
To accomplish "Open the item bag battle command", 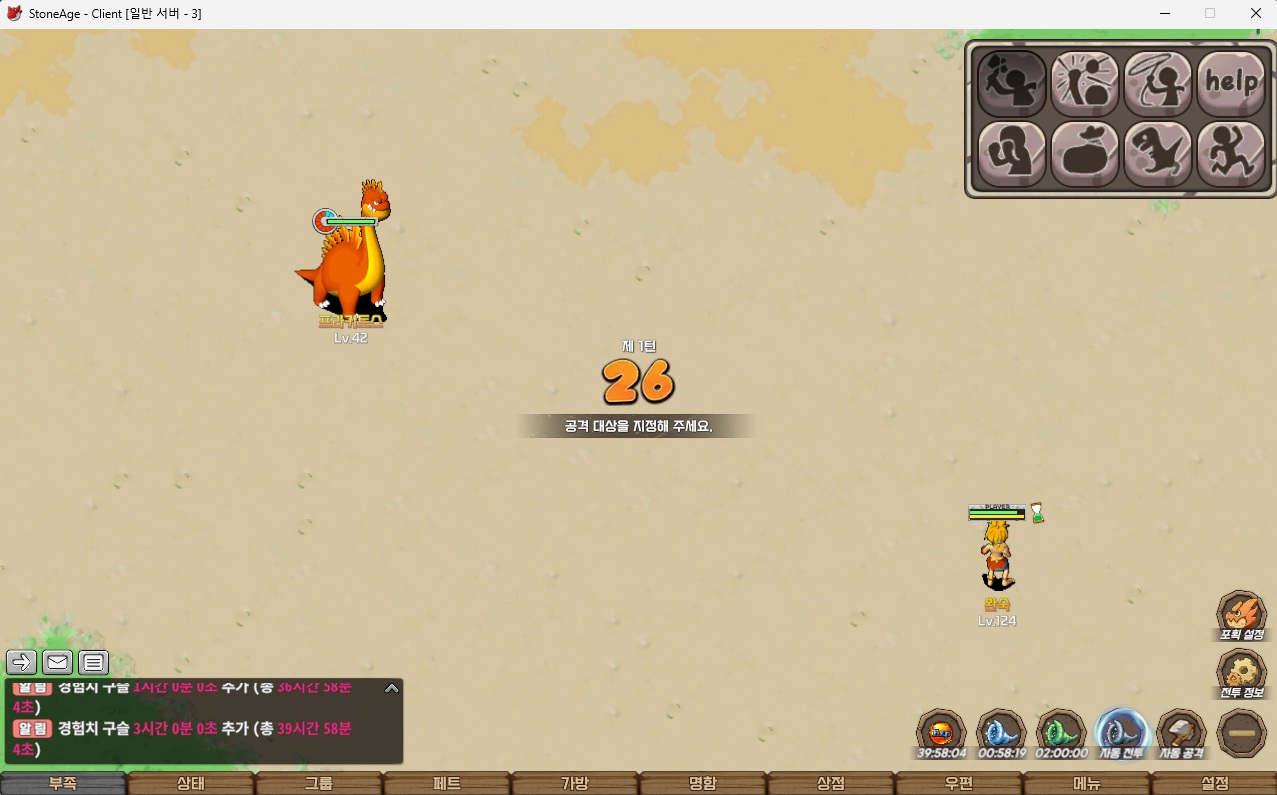I will click(x=1084, y=154).
